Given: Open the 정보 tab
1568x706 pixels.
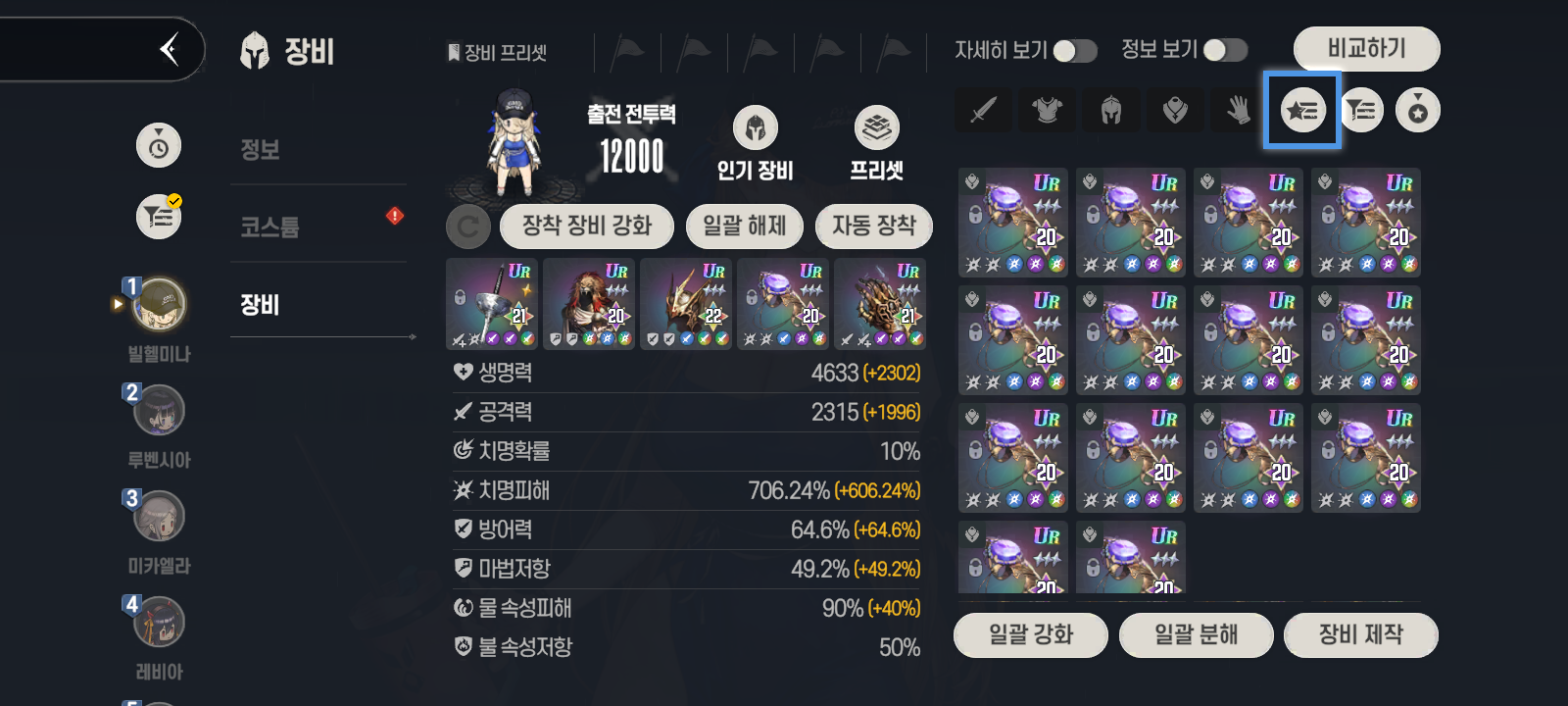Looking at the screenshot, I should pos(261,150).
